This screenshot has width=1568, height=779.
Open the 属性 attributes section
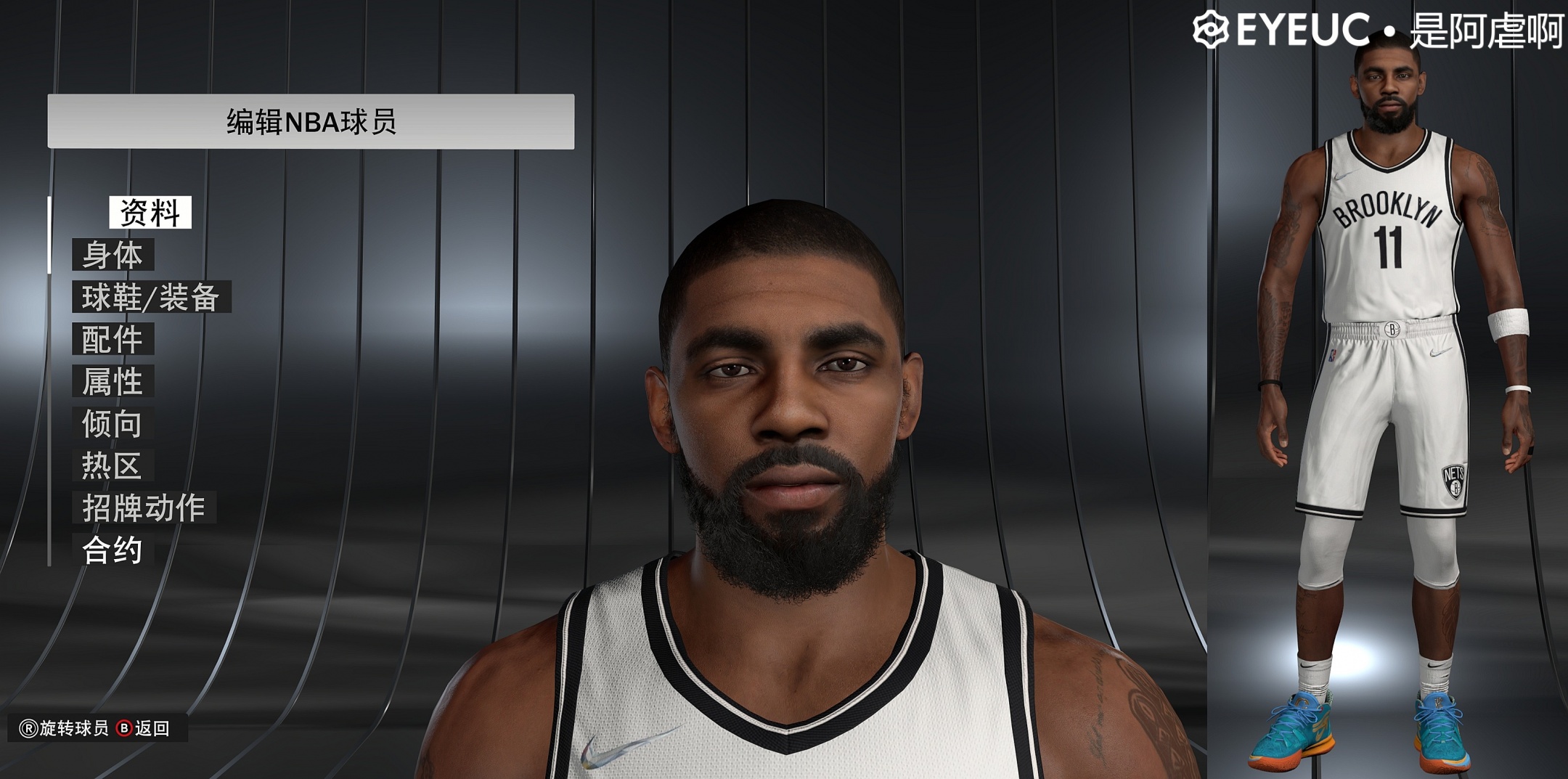click(114, 381)
